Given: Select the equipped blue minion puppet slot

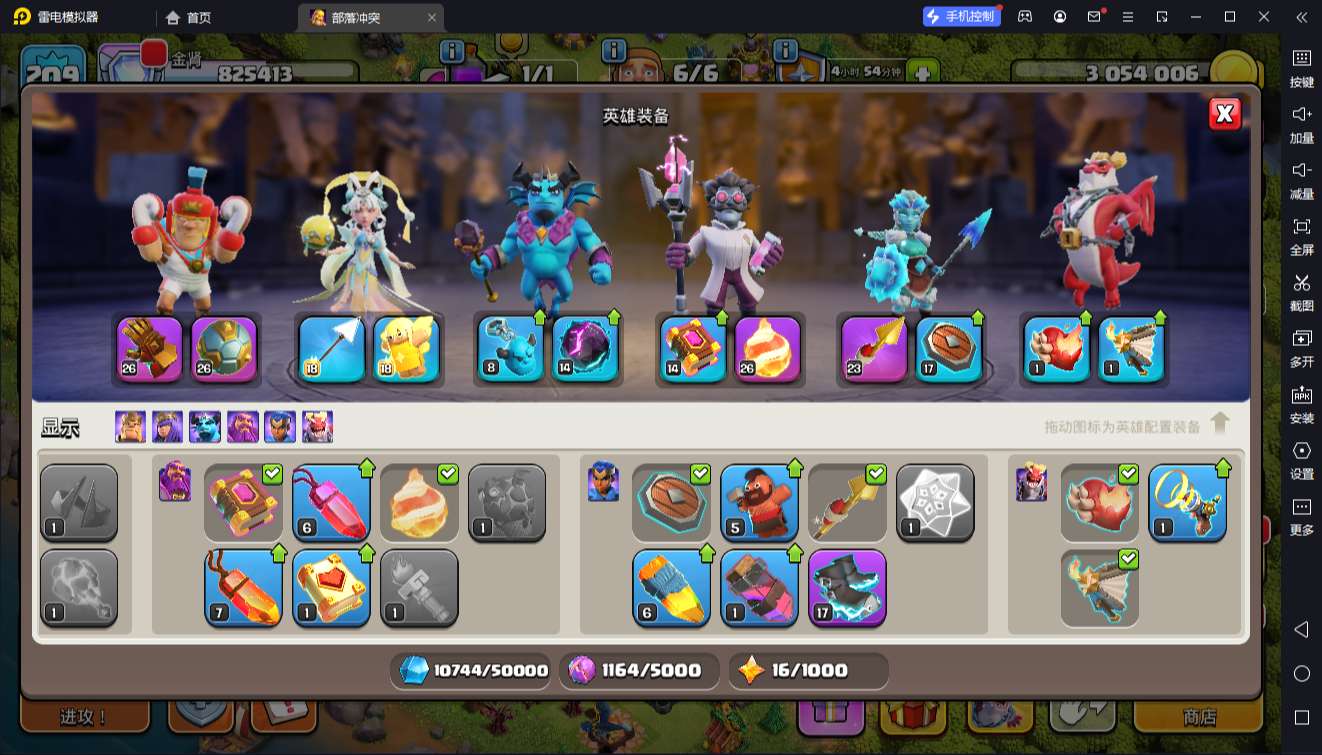Looking at the screenshot, I should coord(510,349).
